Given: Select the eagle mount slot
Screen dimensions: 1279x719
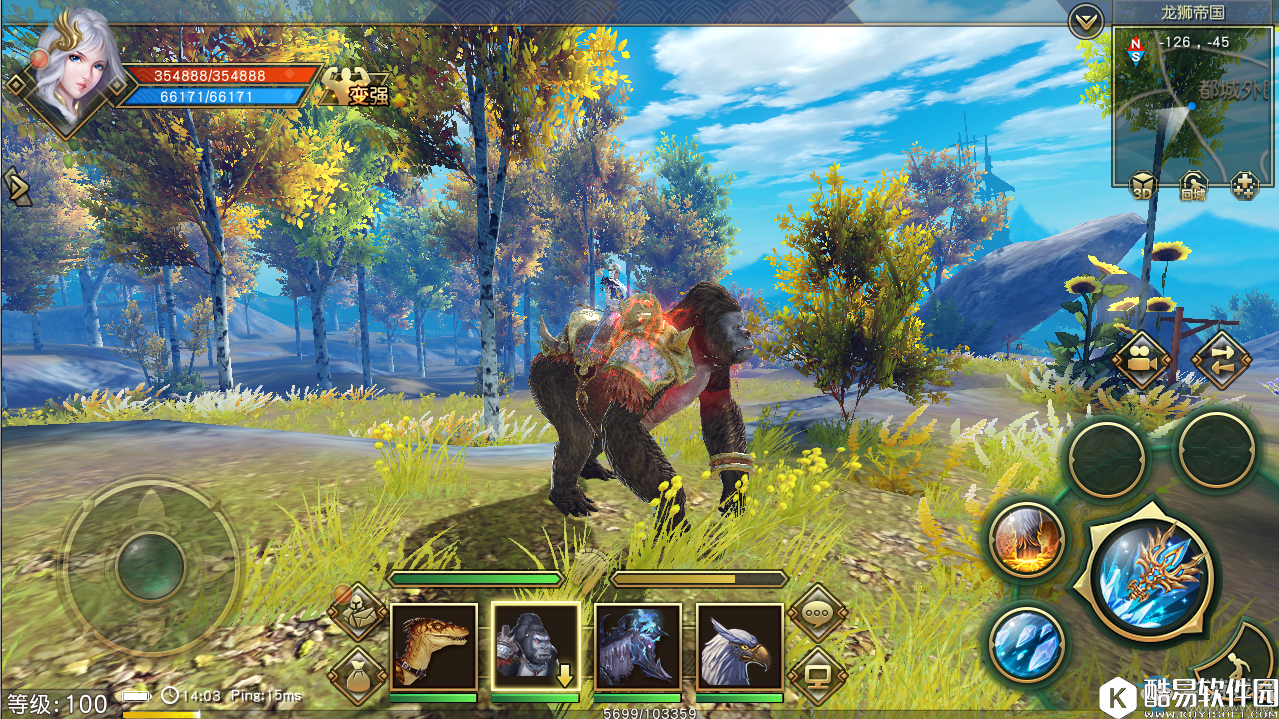Looking at the screenshot, I should coord(740,646).
